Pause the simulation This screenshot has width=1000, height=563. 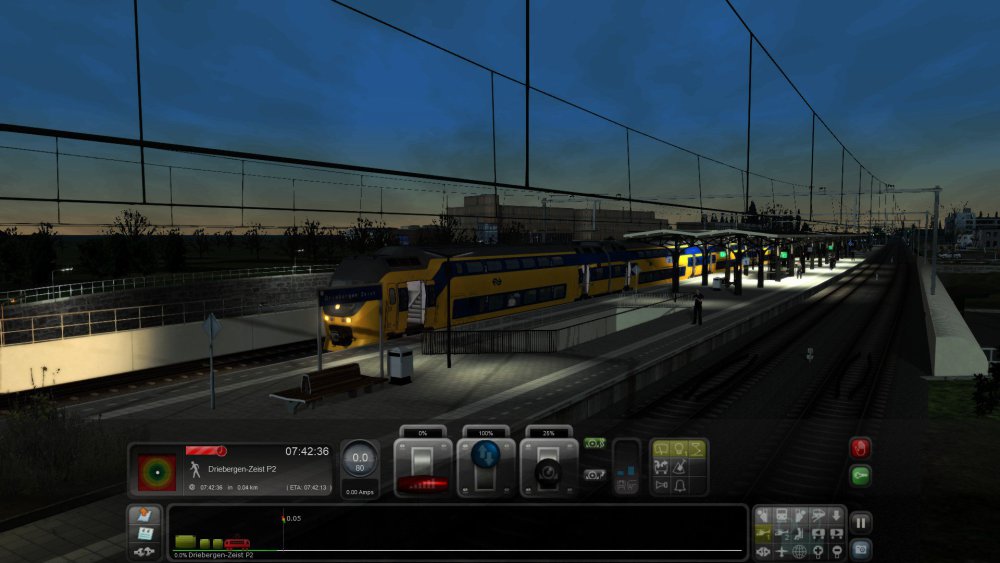tap(861, 521)
